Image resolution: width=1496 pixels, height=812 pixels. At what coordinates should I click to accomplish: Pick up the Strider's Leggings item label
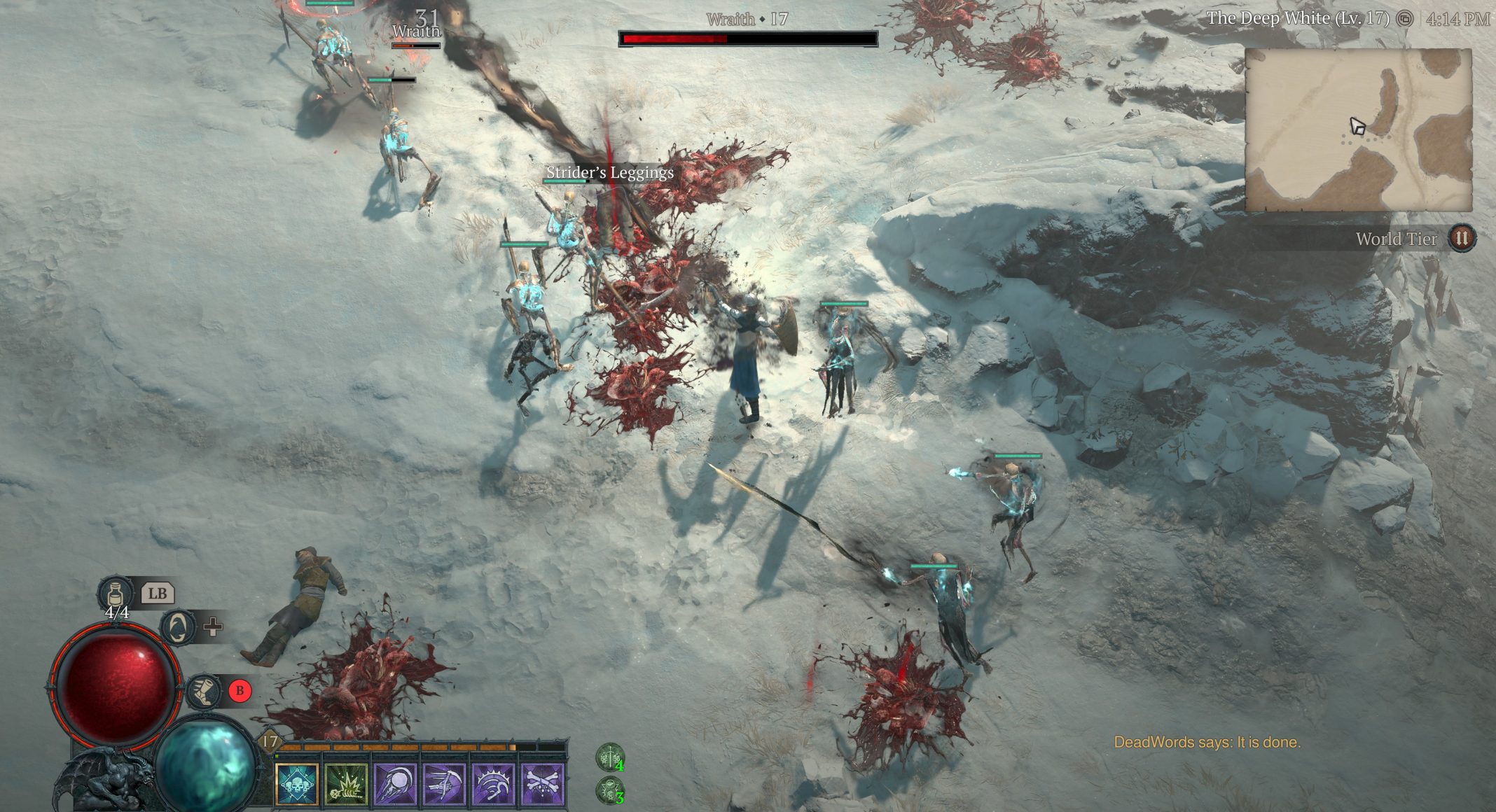tap(609, 172)
